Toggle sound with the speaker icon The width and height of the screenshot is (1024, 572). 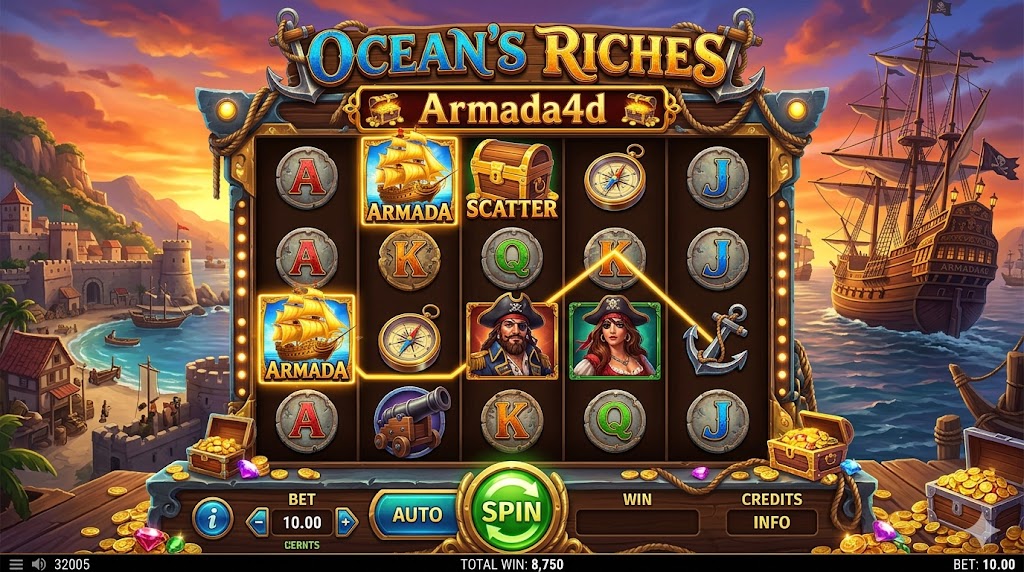click(39, 564)
